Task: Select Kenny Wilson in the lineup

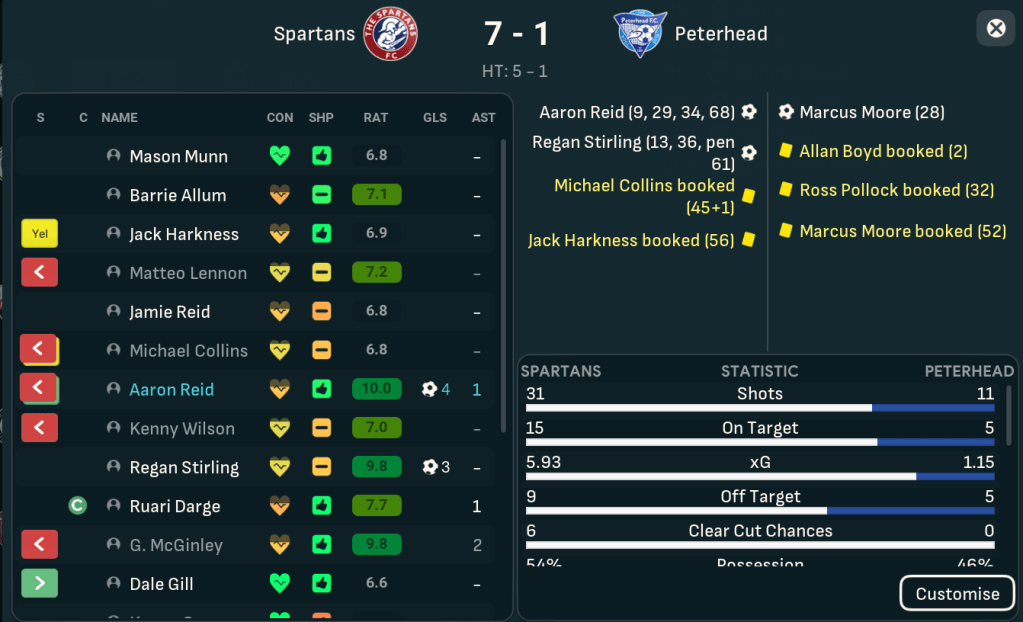Action: (x=182, y=429)
